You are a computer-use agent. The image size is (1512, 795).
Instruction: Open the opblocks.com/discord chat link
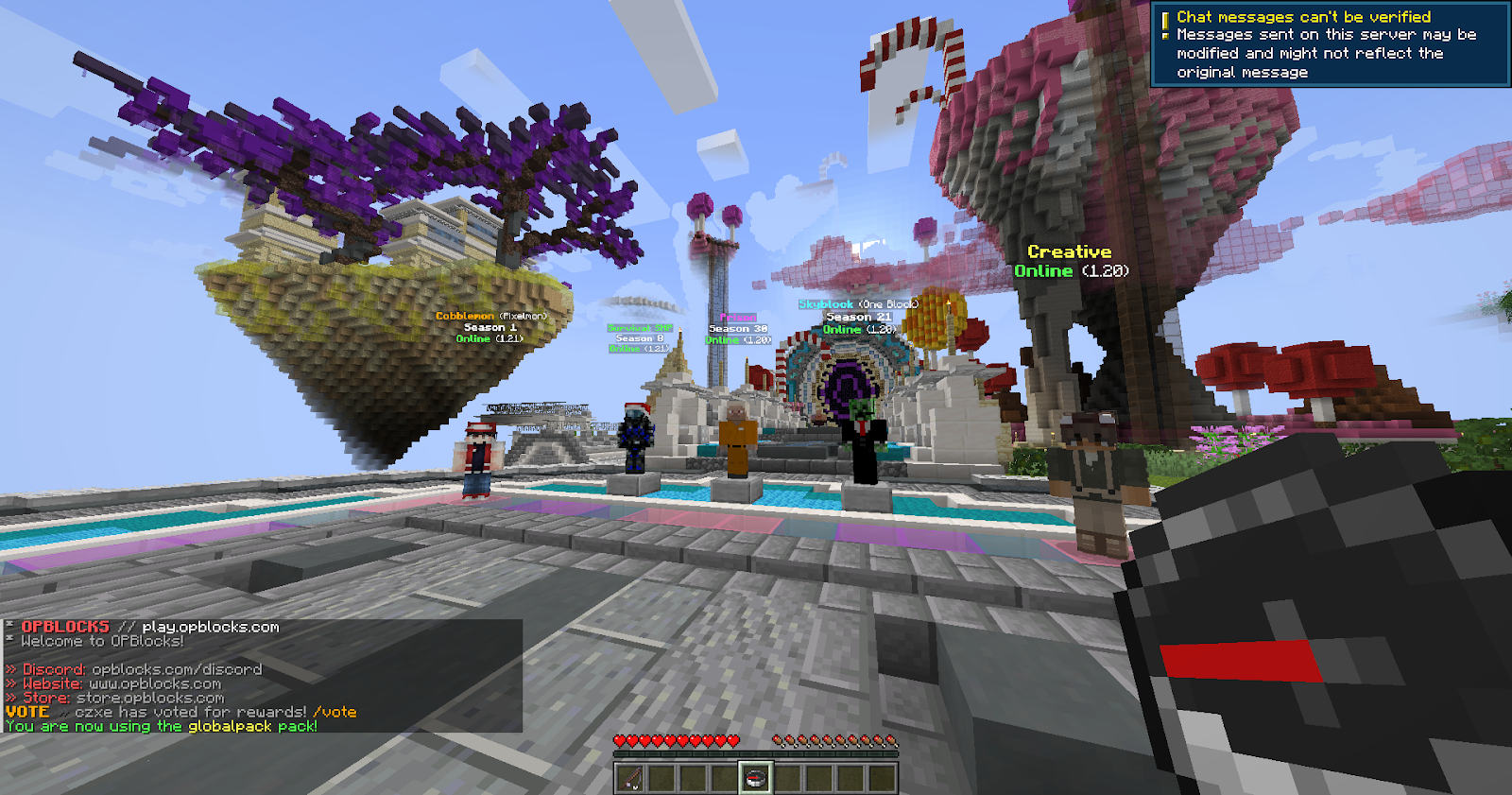click(x=175, y=668)
